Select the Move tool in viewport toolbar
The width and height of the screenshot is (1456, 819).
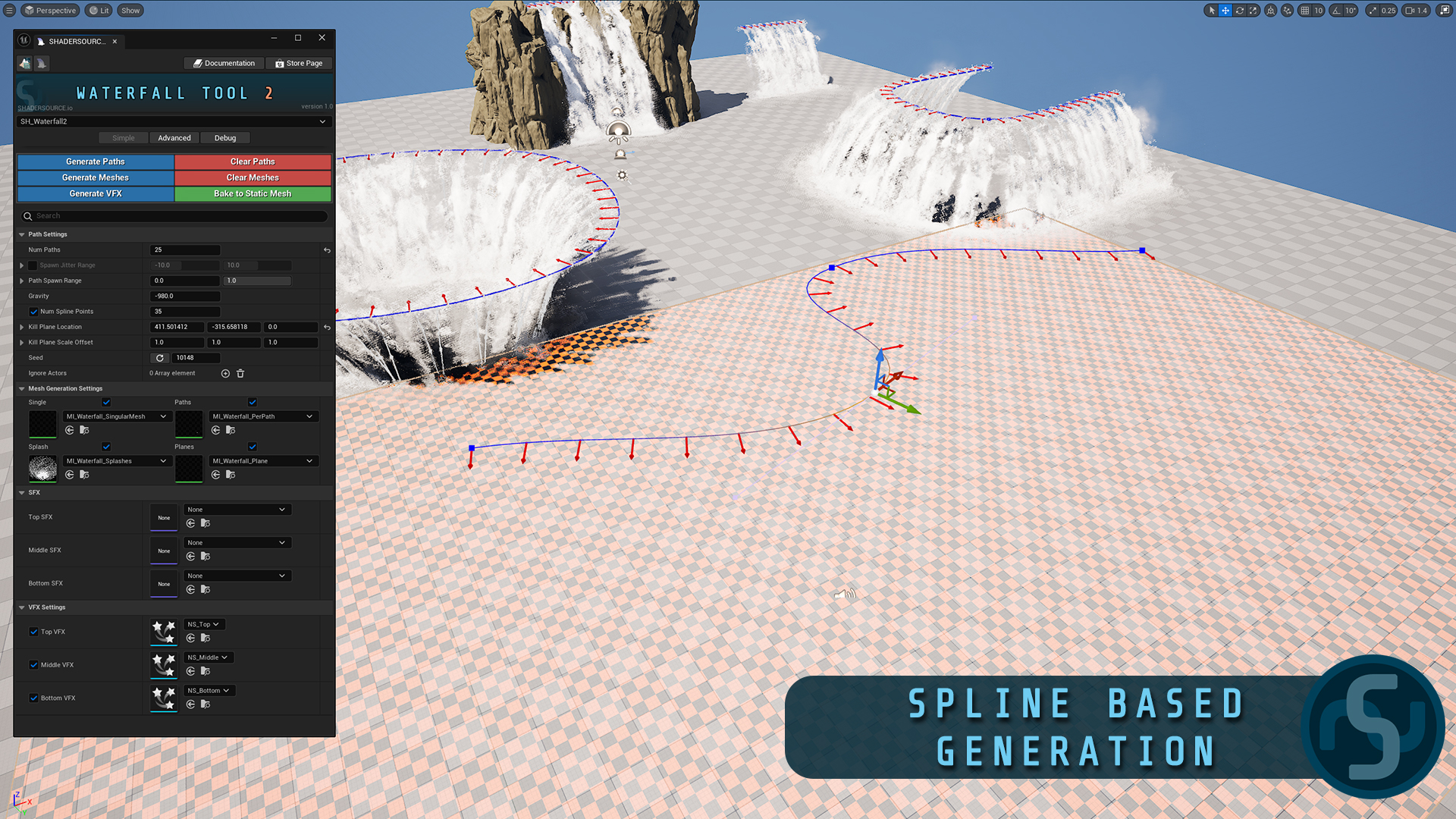pos(1225,10)
